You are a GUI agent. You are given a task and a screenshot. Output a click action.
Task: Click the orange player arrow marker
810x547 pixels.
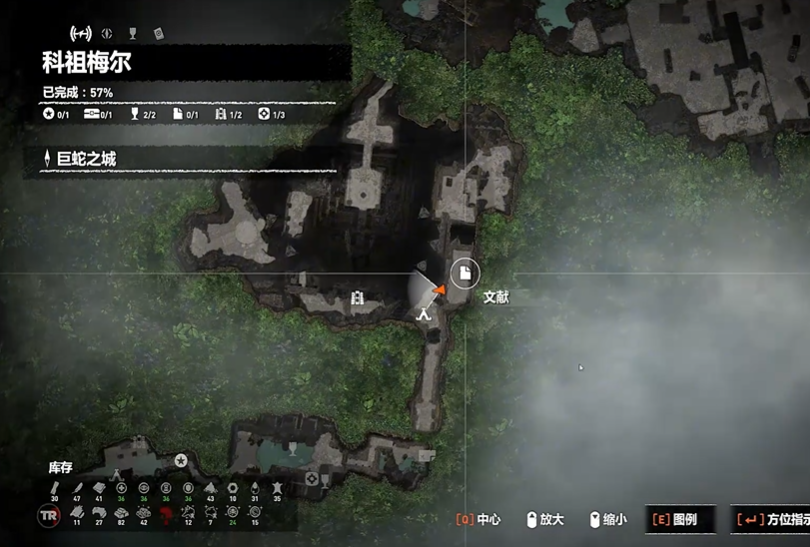coord(438,291)
